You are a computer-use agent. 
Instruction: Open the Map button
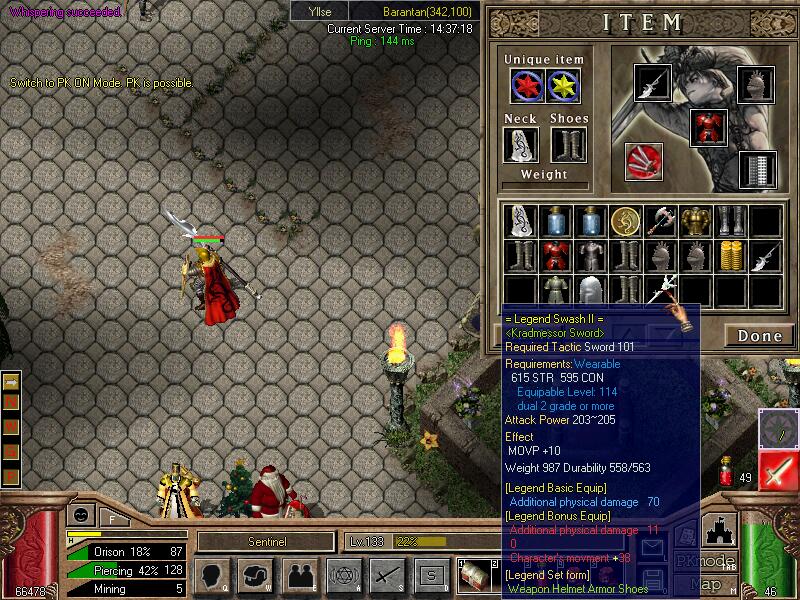707,584
